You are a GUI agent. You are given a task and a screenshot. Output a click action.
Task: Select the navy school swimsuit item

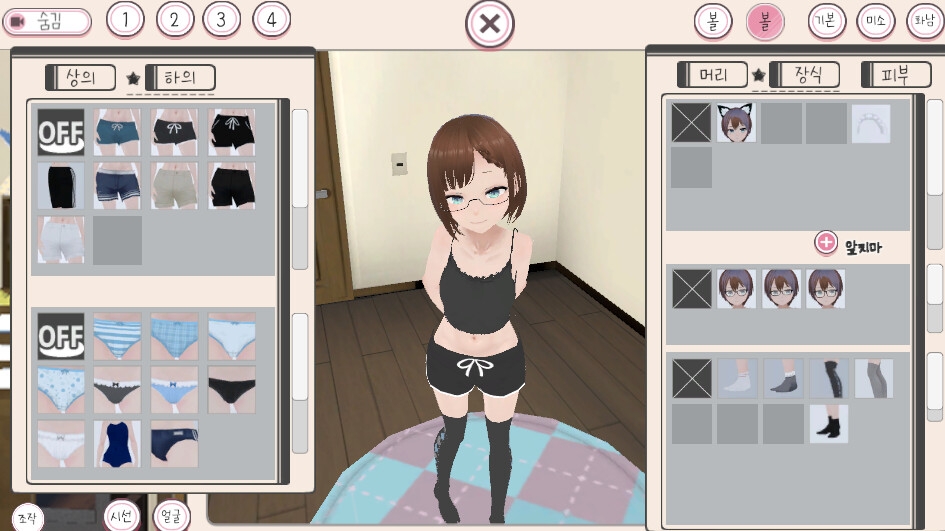117,443
